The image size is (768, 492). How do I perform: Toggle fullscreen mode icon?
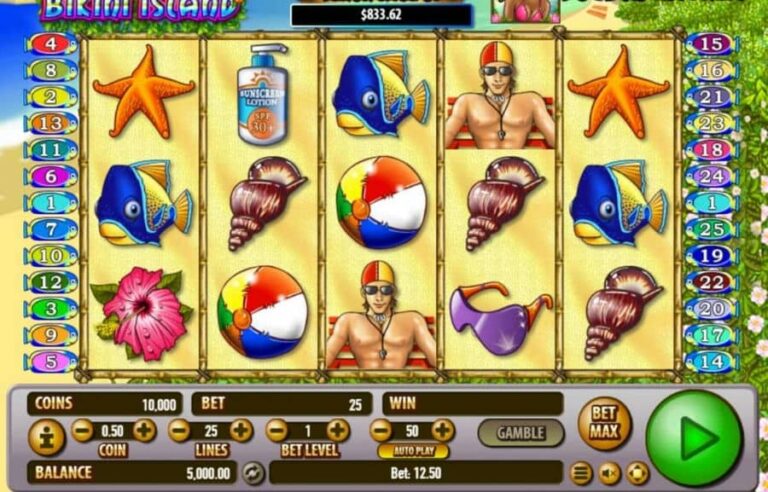pos(637,473)
